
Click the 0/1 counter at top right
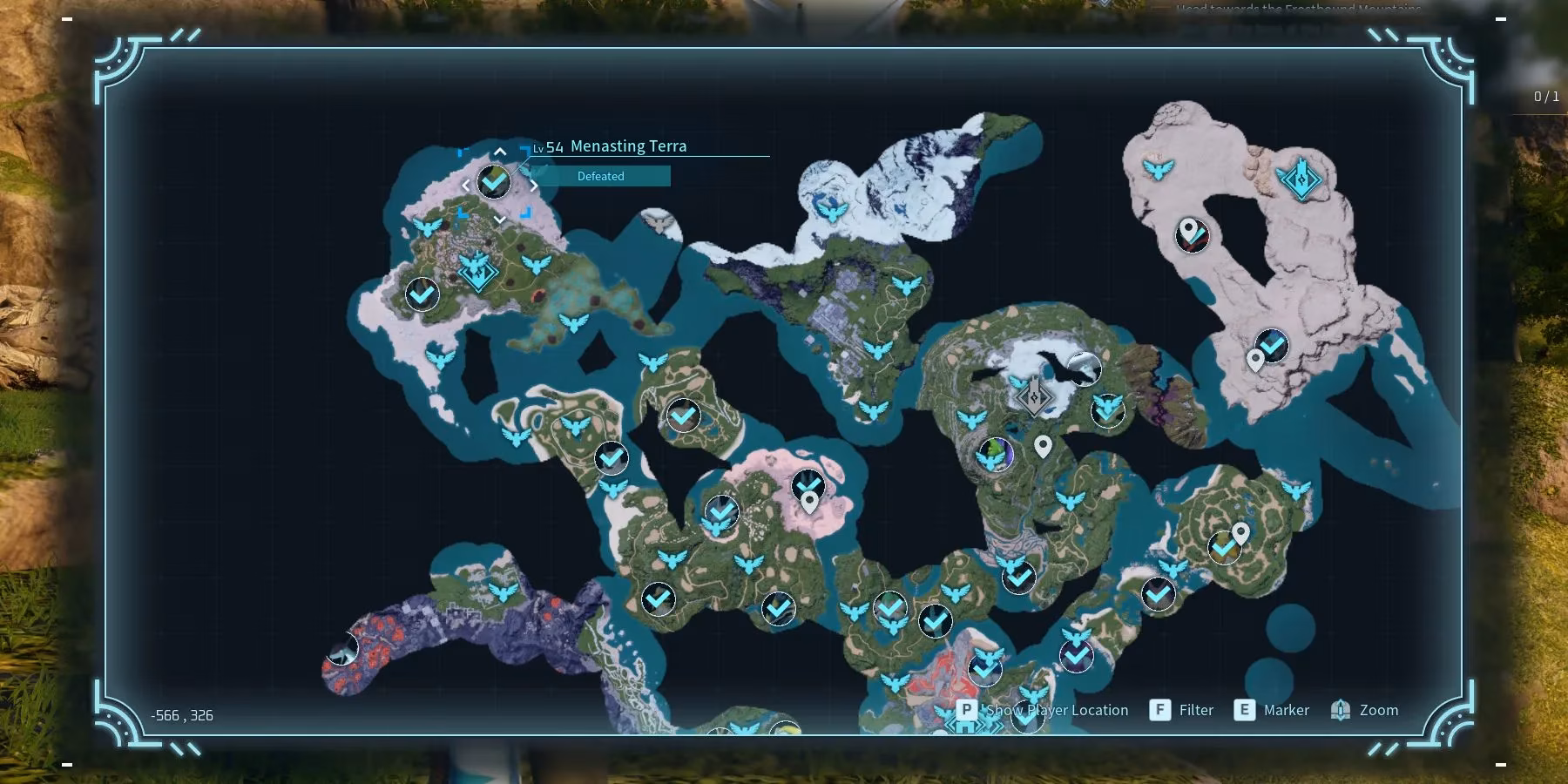(x=1548, y=98)
